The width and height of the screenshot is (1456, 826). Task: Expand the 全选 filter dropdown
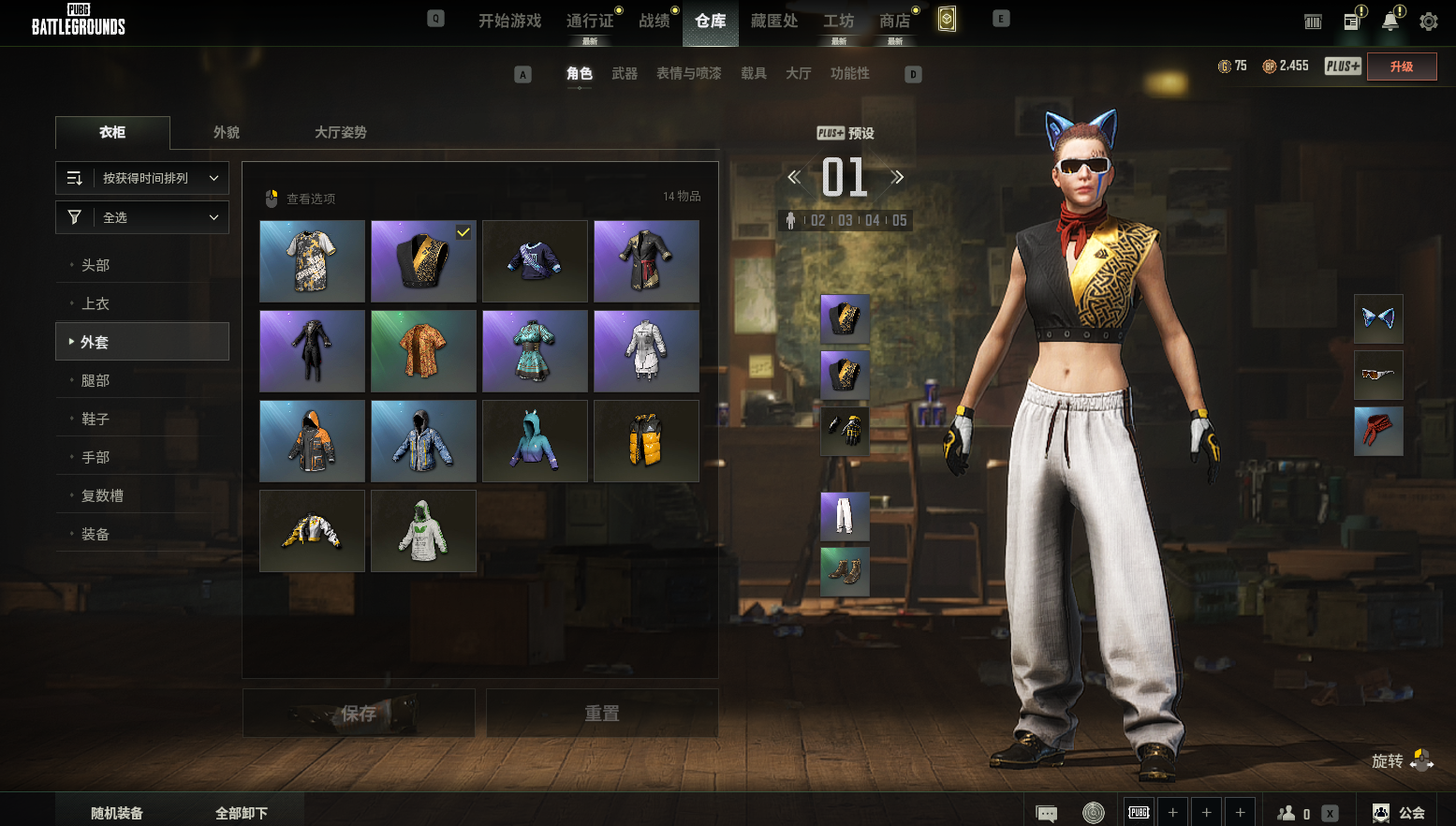[142, 217]
